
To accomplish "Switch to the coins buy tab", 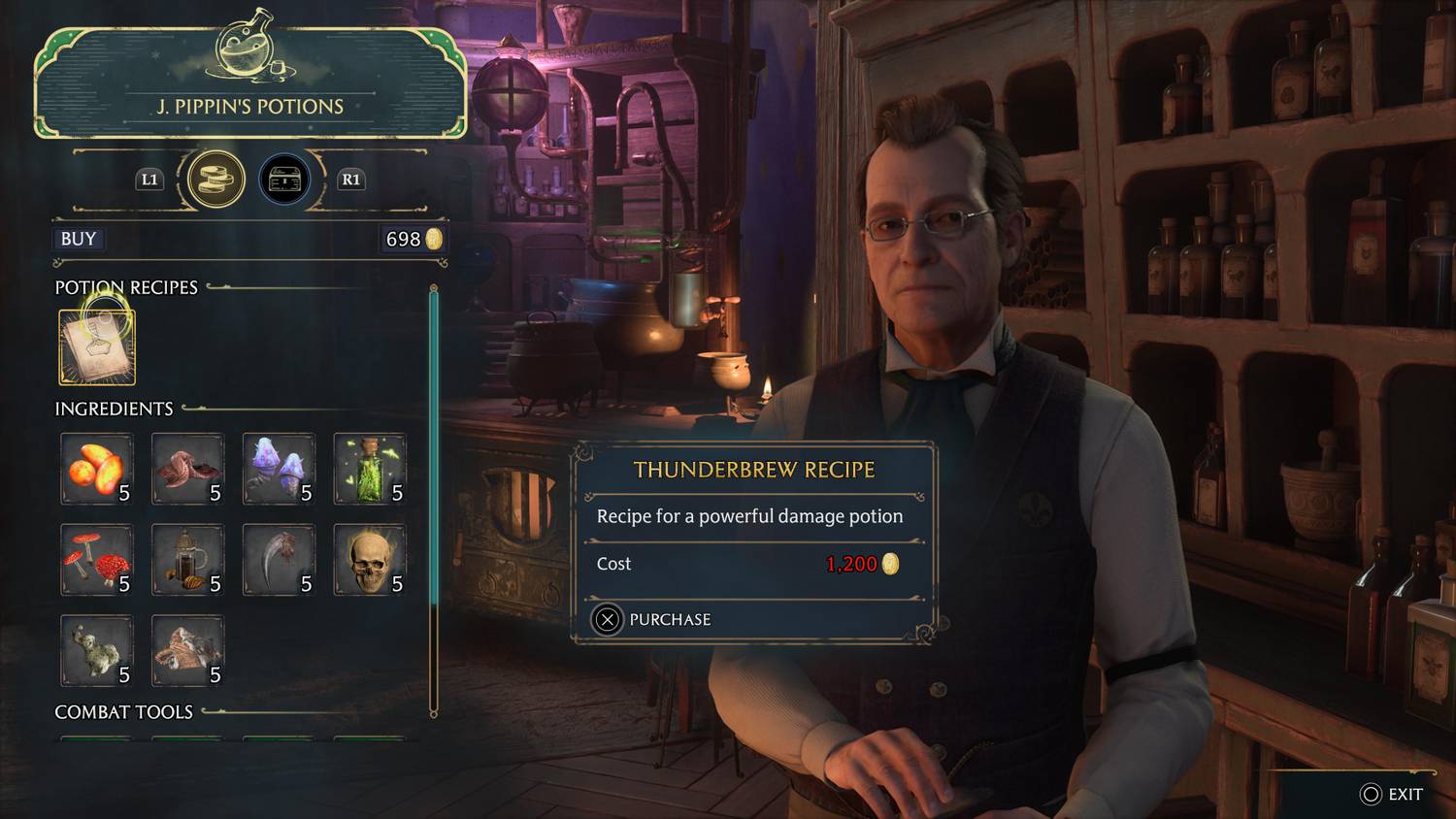I will pyautogui.click(x=215, y=180).
